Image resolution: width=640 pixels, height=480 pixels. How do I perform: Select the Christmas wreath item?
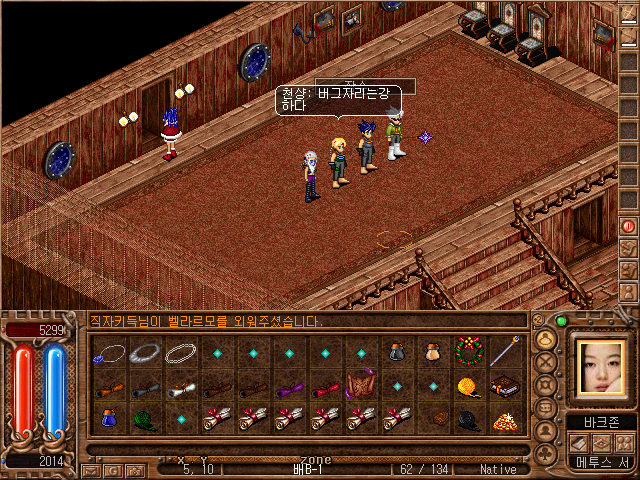pyautogui.click(x=469, y=352)
